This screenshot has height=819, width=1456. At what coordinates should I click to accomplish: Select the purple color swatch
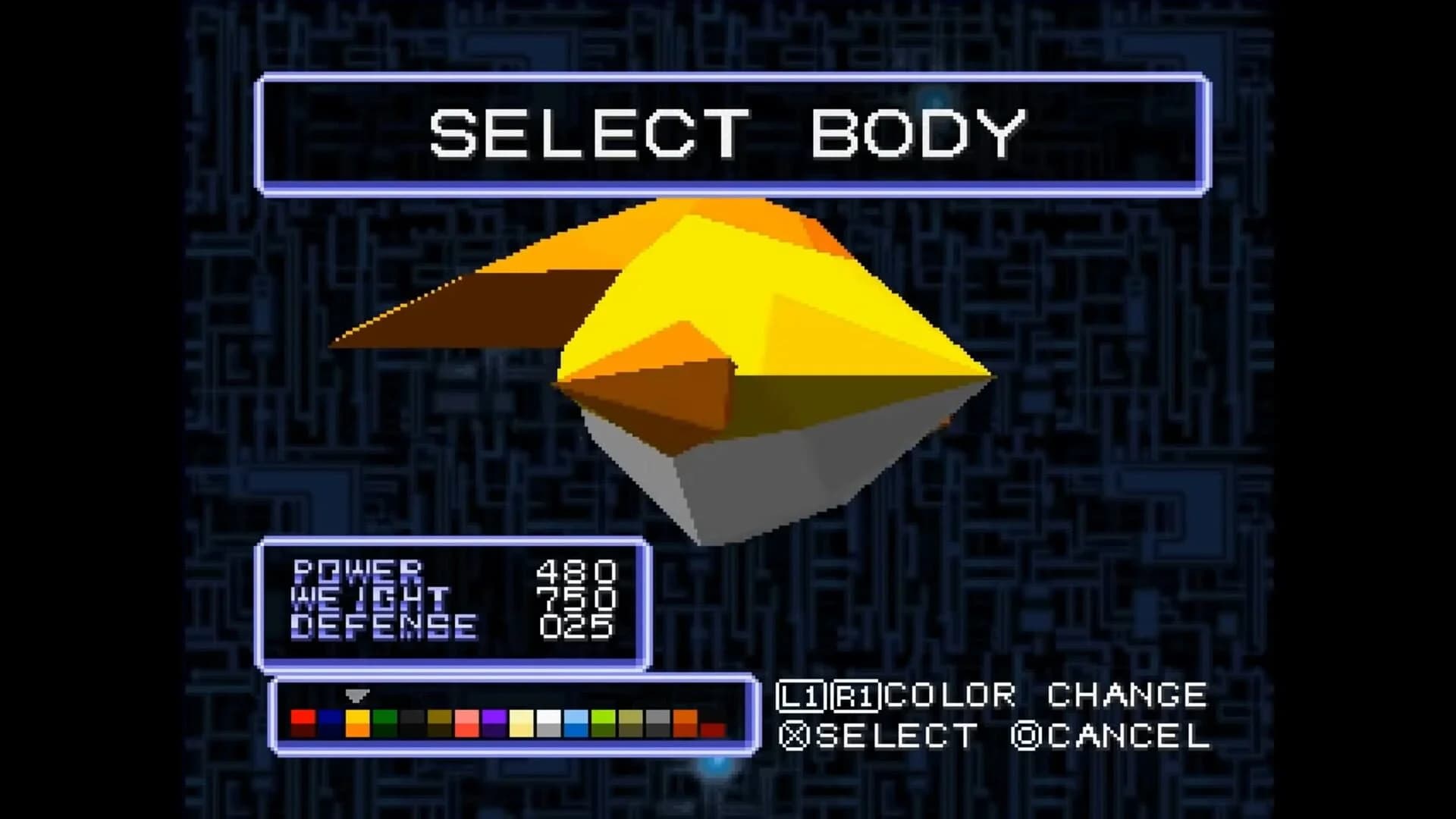[x=492, y=720]
